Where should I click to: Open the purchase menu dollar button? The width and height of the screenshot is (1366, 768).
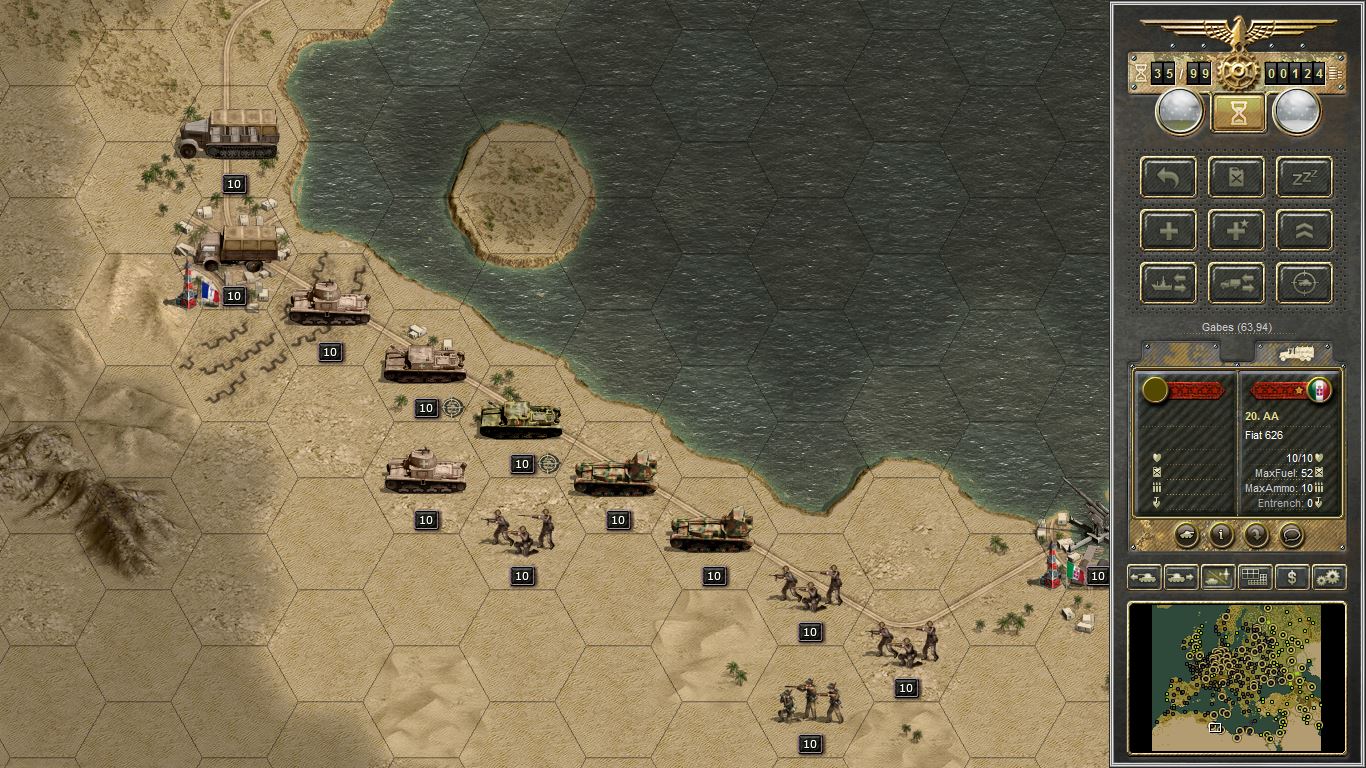pyautogui.click(x=1292, y=577)
